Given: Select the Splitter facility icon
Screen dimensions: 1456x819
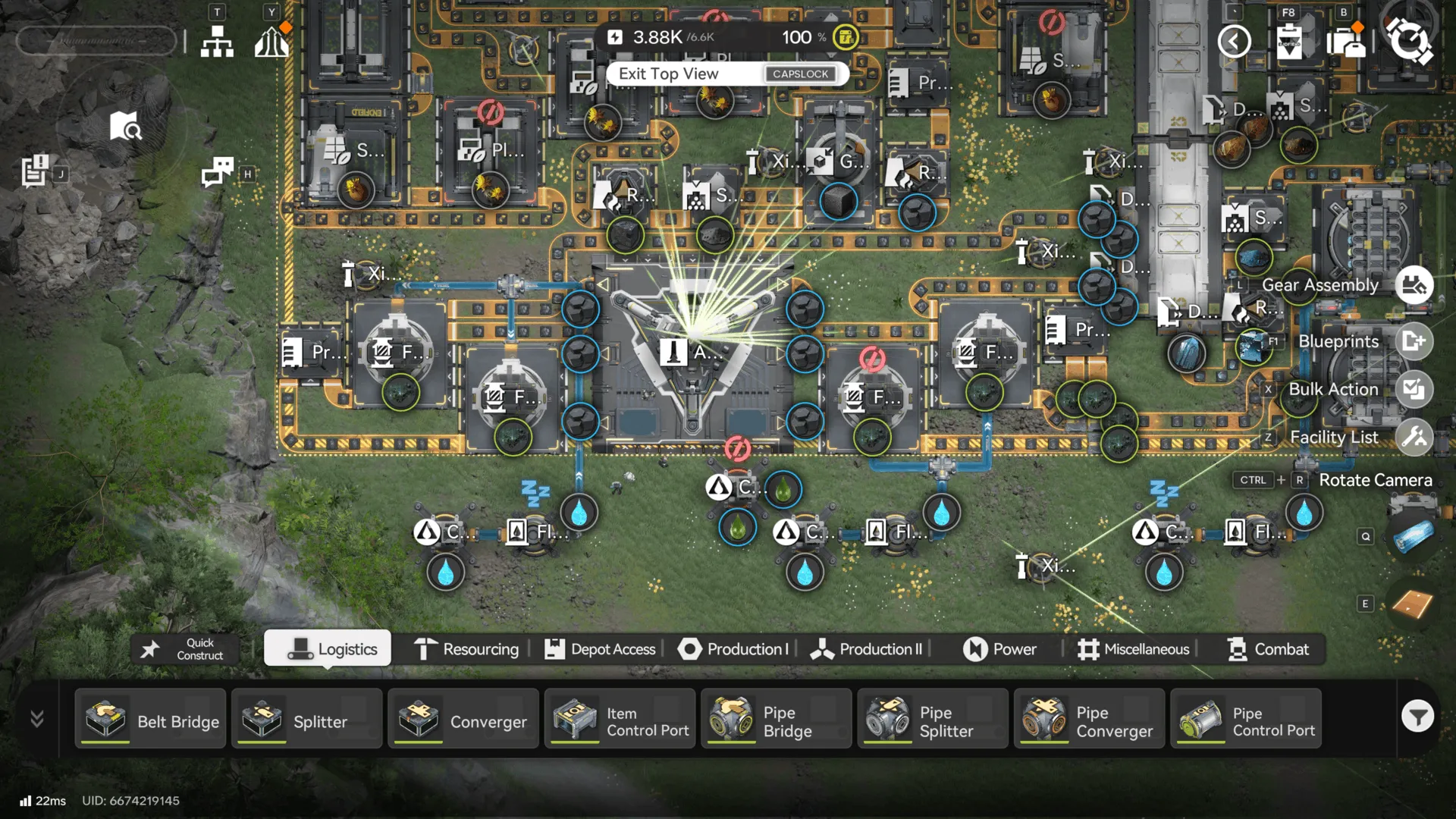Looking at the screenshot, I should click(306, 720).
